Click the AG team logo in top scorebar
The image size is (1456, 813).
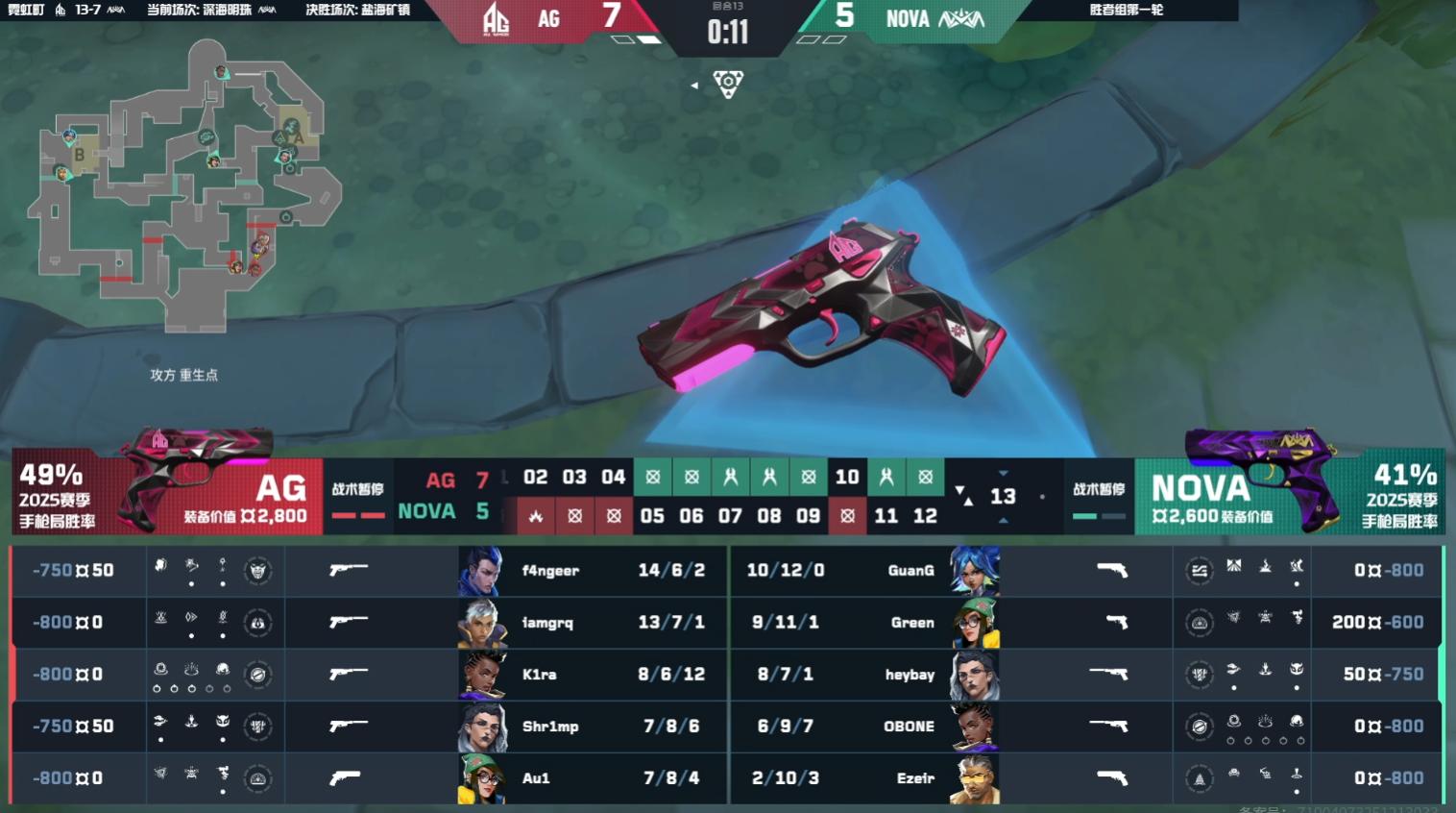[496, 19]
